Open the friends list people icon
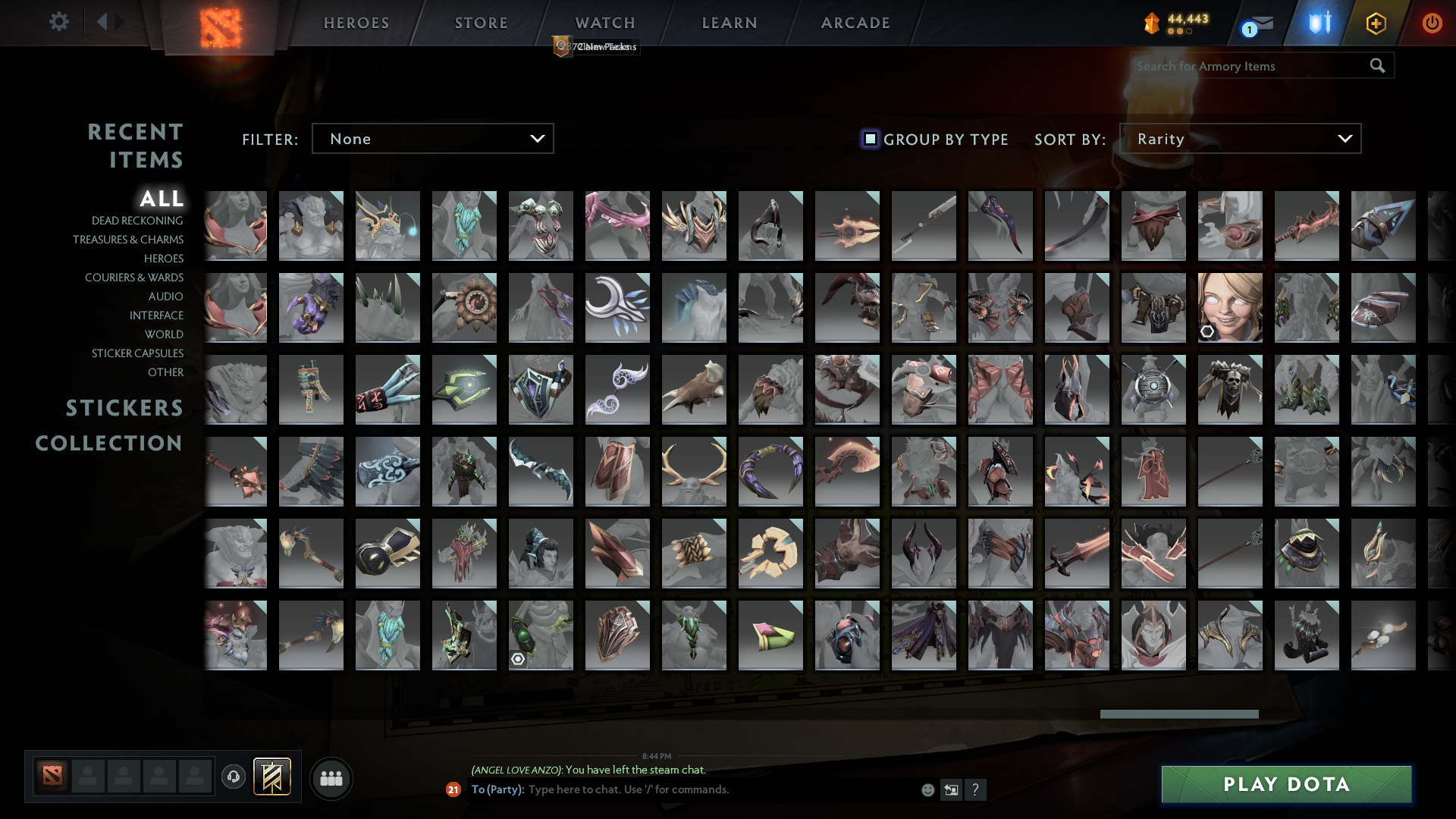 [331, 777]
